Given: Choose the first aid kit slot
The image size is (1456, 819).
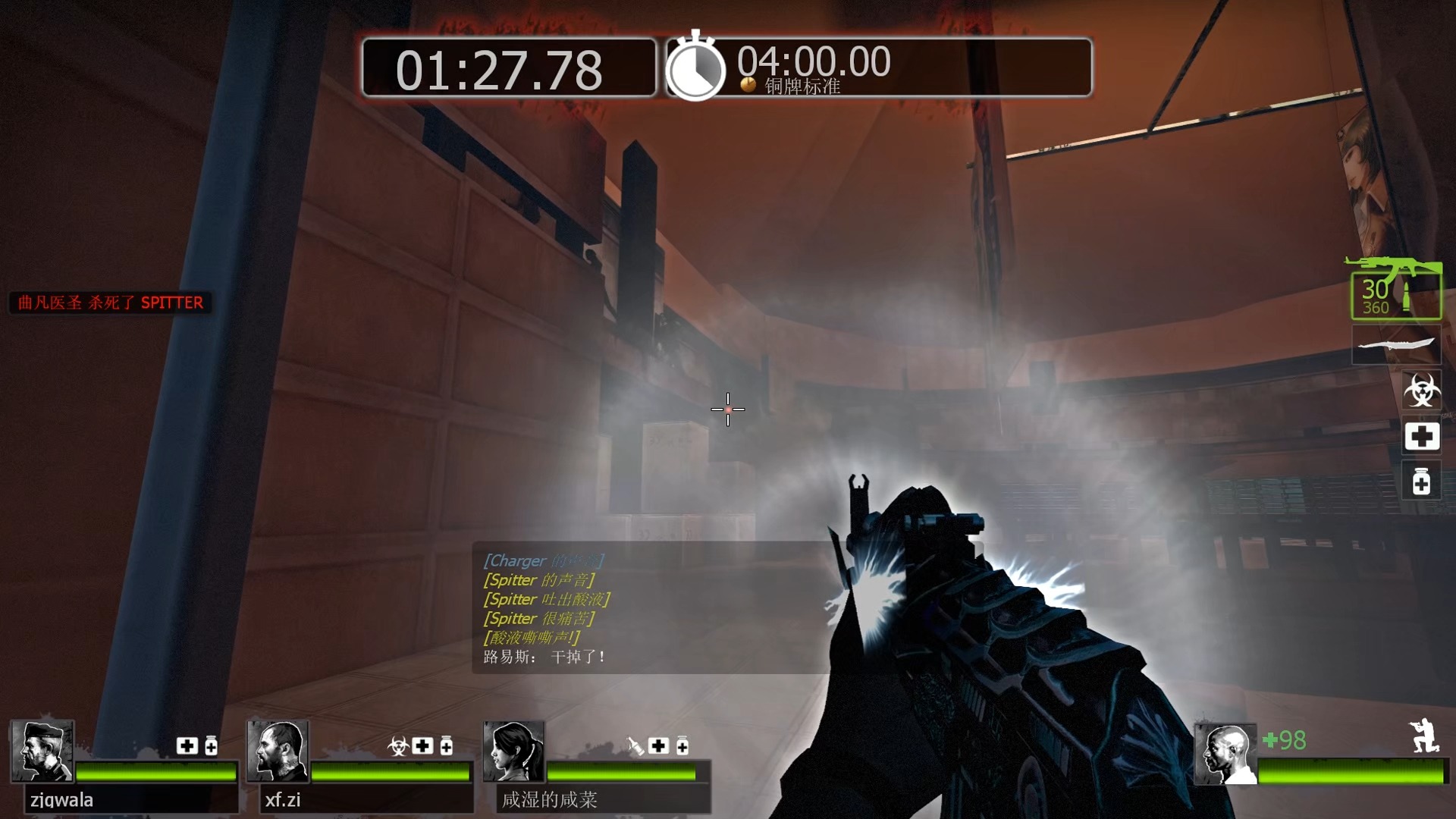Looking at the screenshot, I should (1421, 437).
